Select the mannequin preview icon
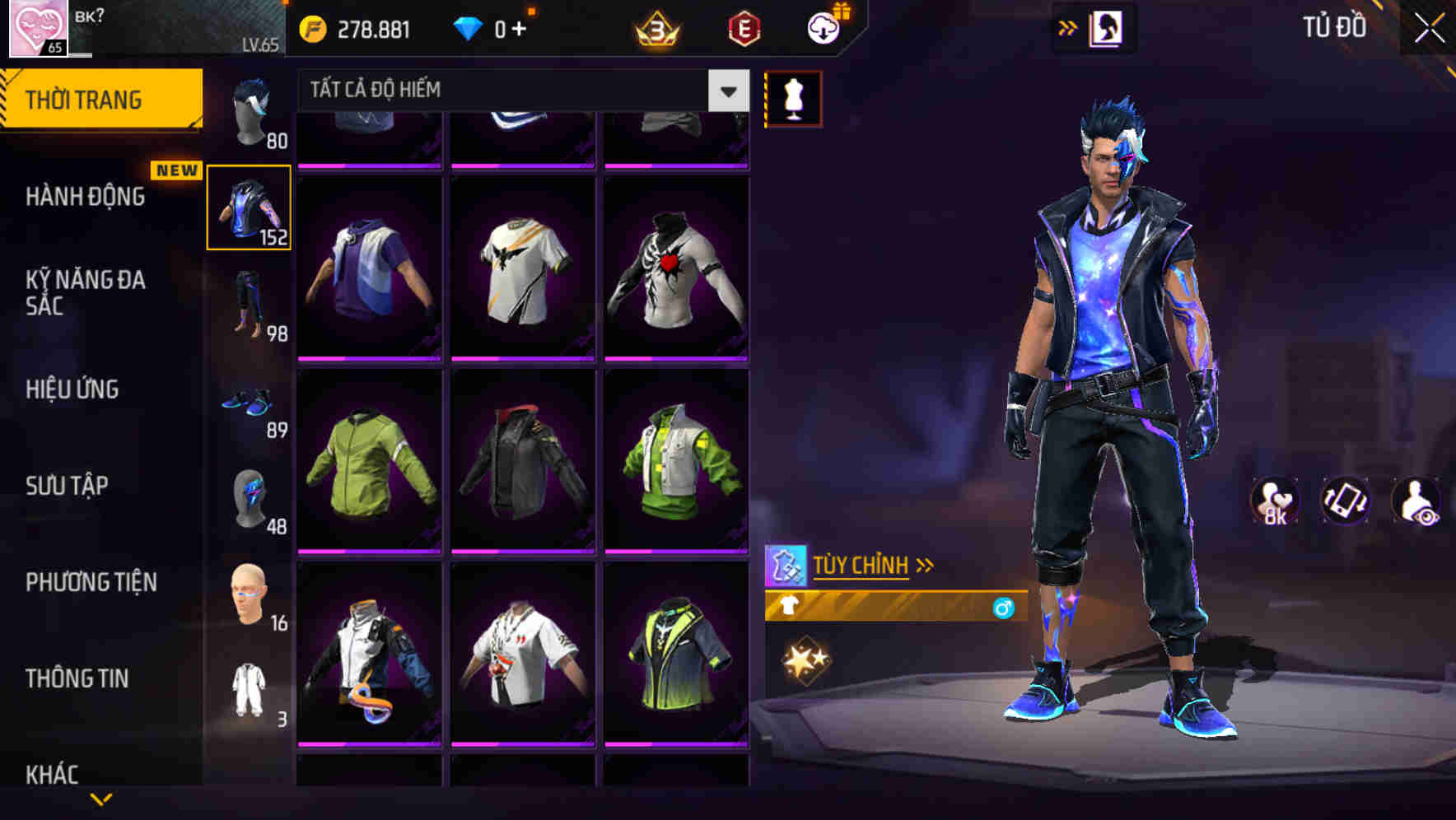 click(793, 97)
